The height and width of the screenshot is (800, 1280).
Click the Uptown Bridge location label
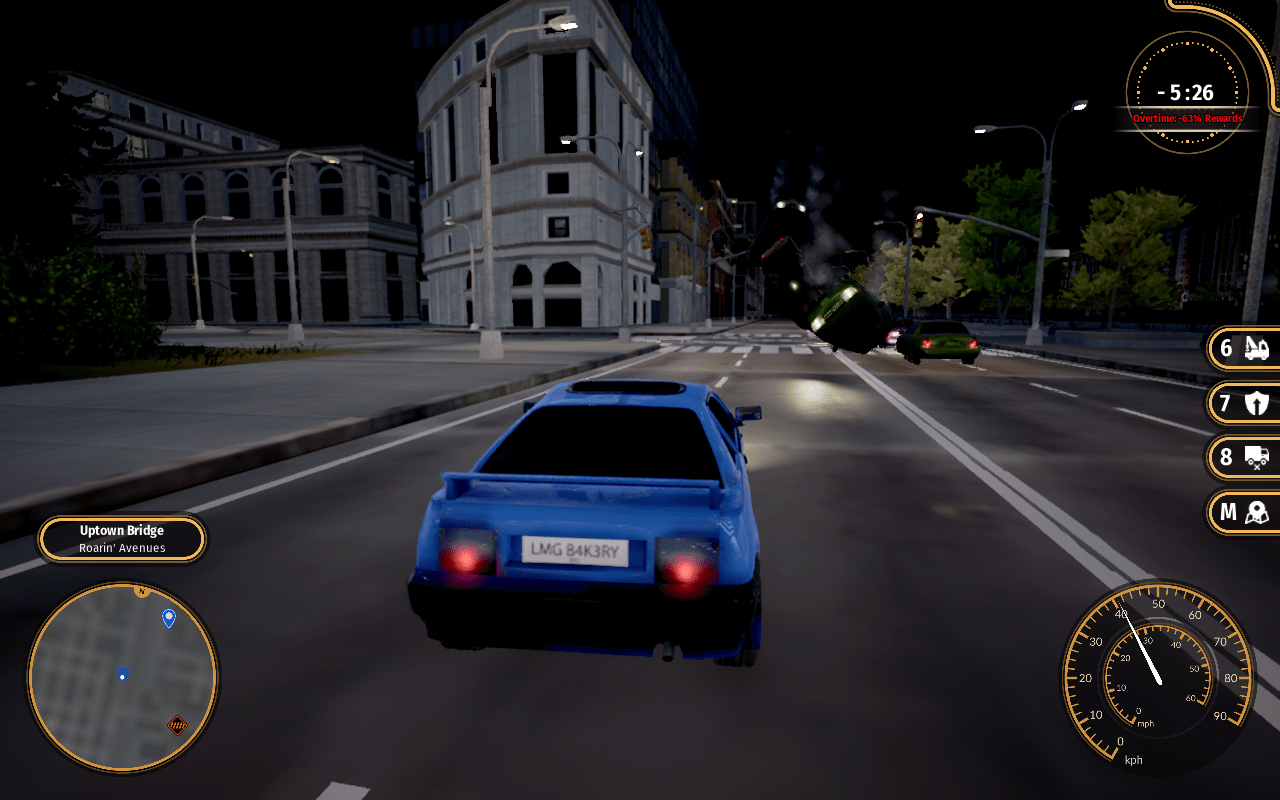pos(122,539)
